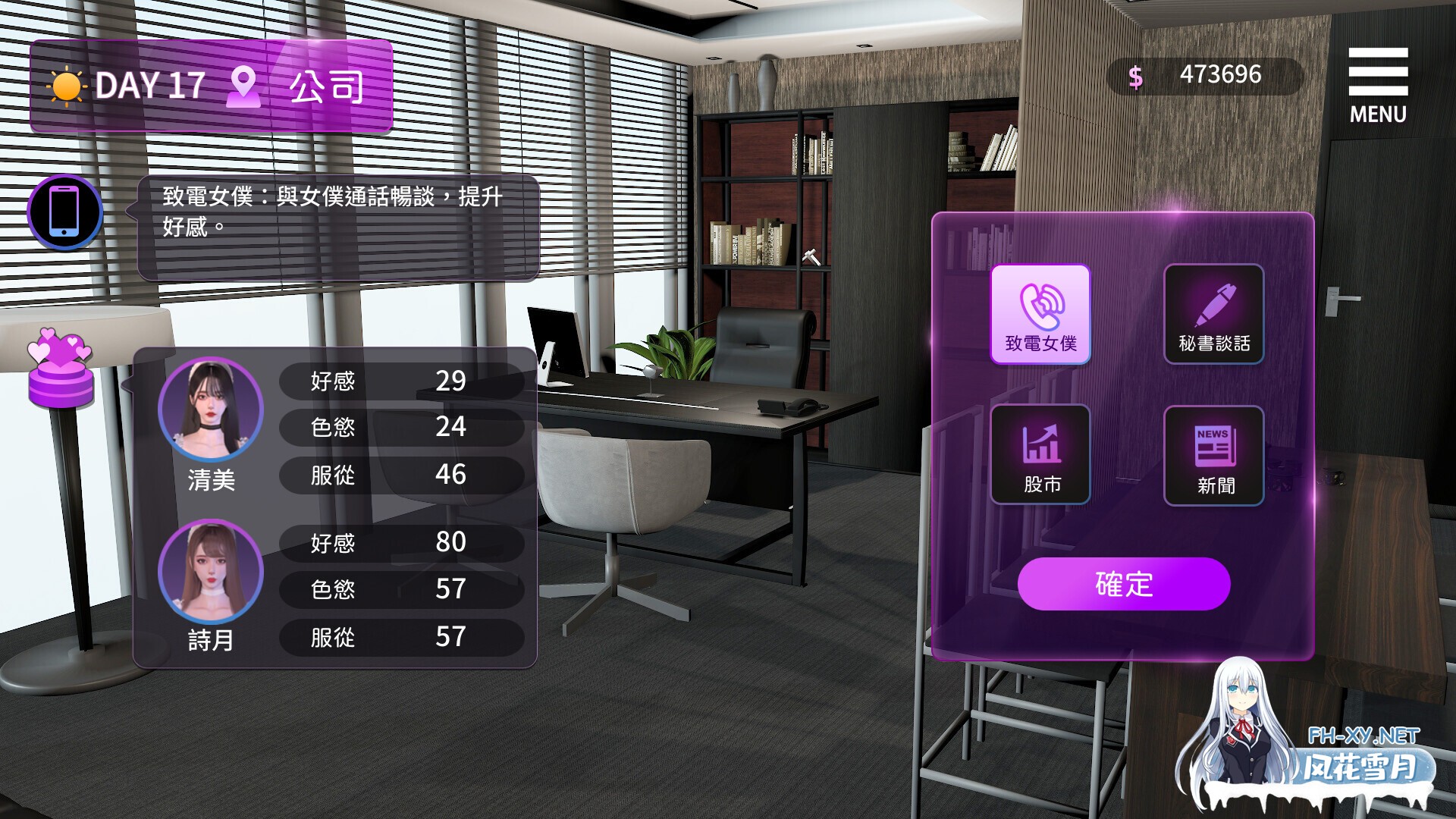Select 詩月's avatar portrait
This screenshot has width=1456, height=819.
pos(212,573)
